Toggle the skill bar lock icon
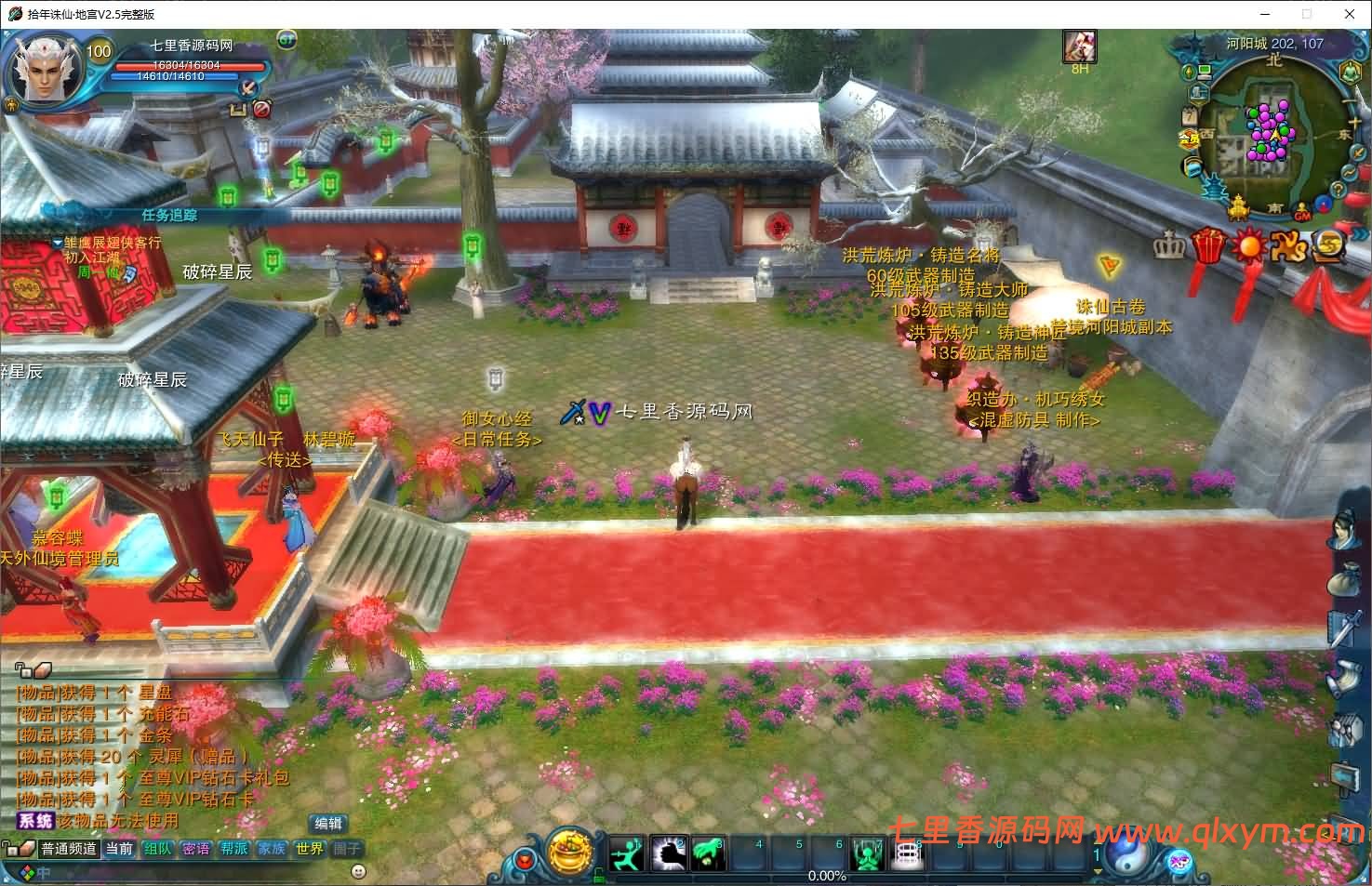 tap(600, 877)
